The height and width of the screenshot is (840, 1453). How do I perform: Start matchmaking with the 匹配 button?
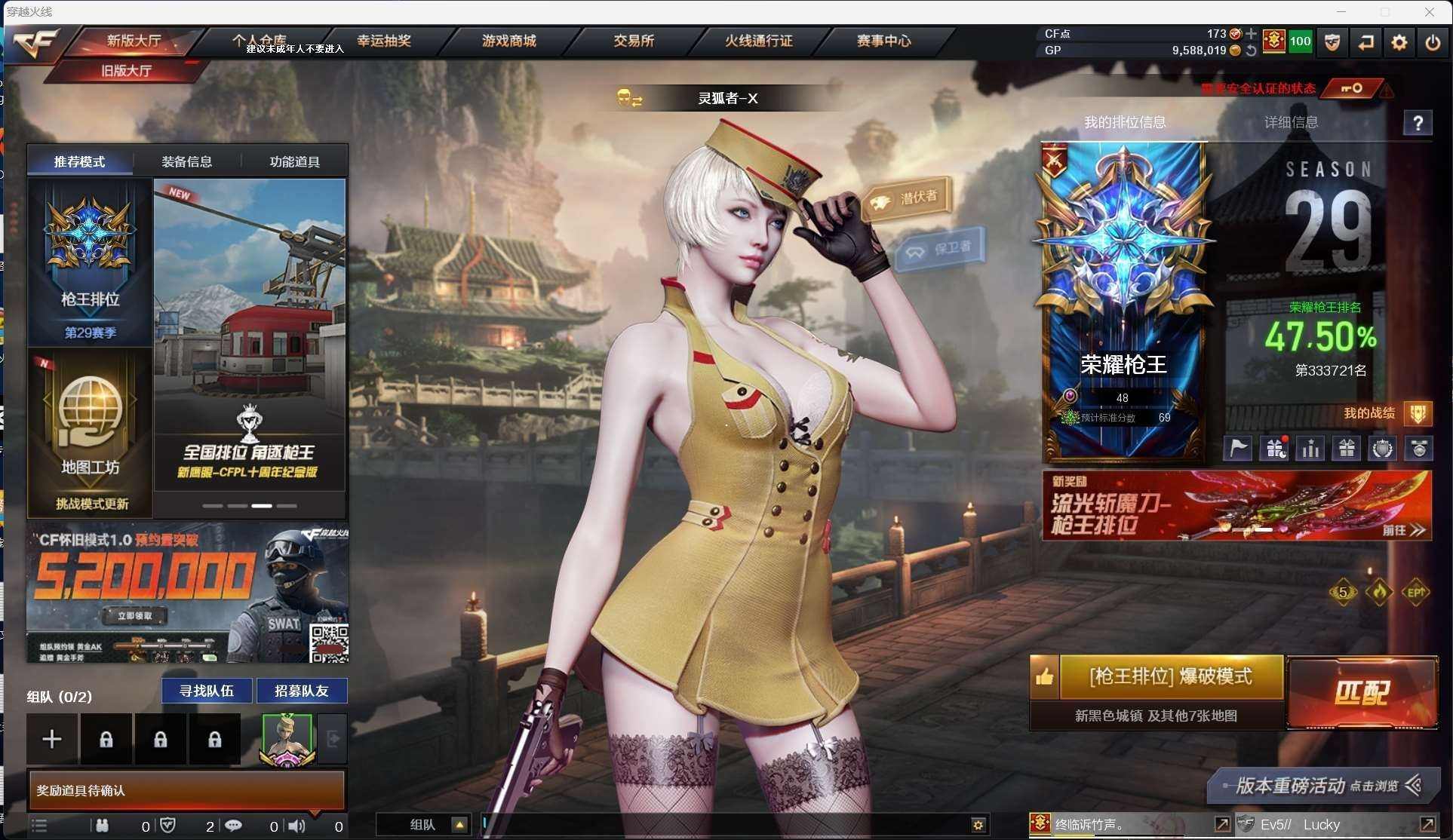(1362, 692)
